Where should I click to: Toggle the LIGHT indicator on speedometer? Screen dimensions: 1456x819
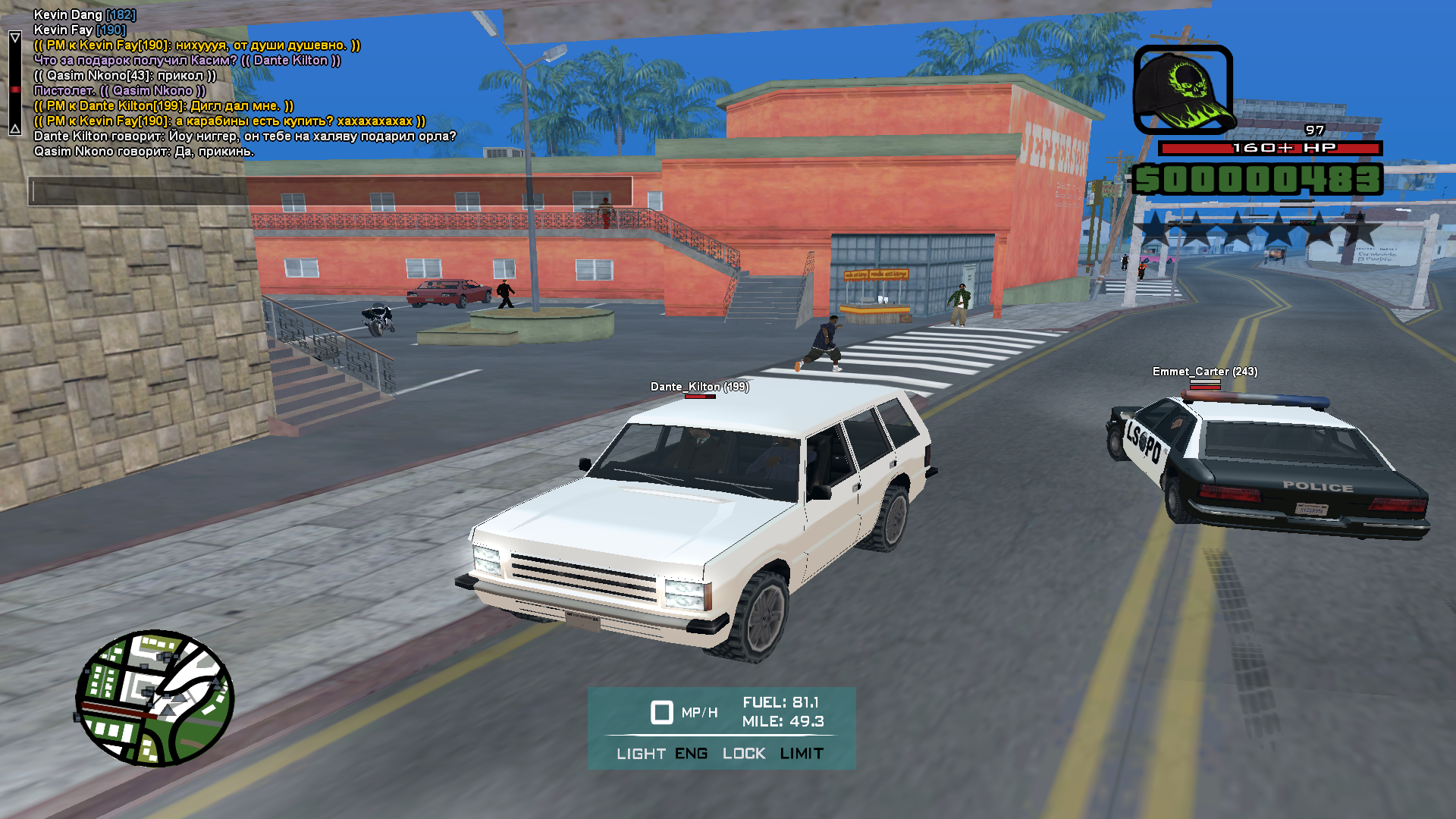tap(641, 754)
